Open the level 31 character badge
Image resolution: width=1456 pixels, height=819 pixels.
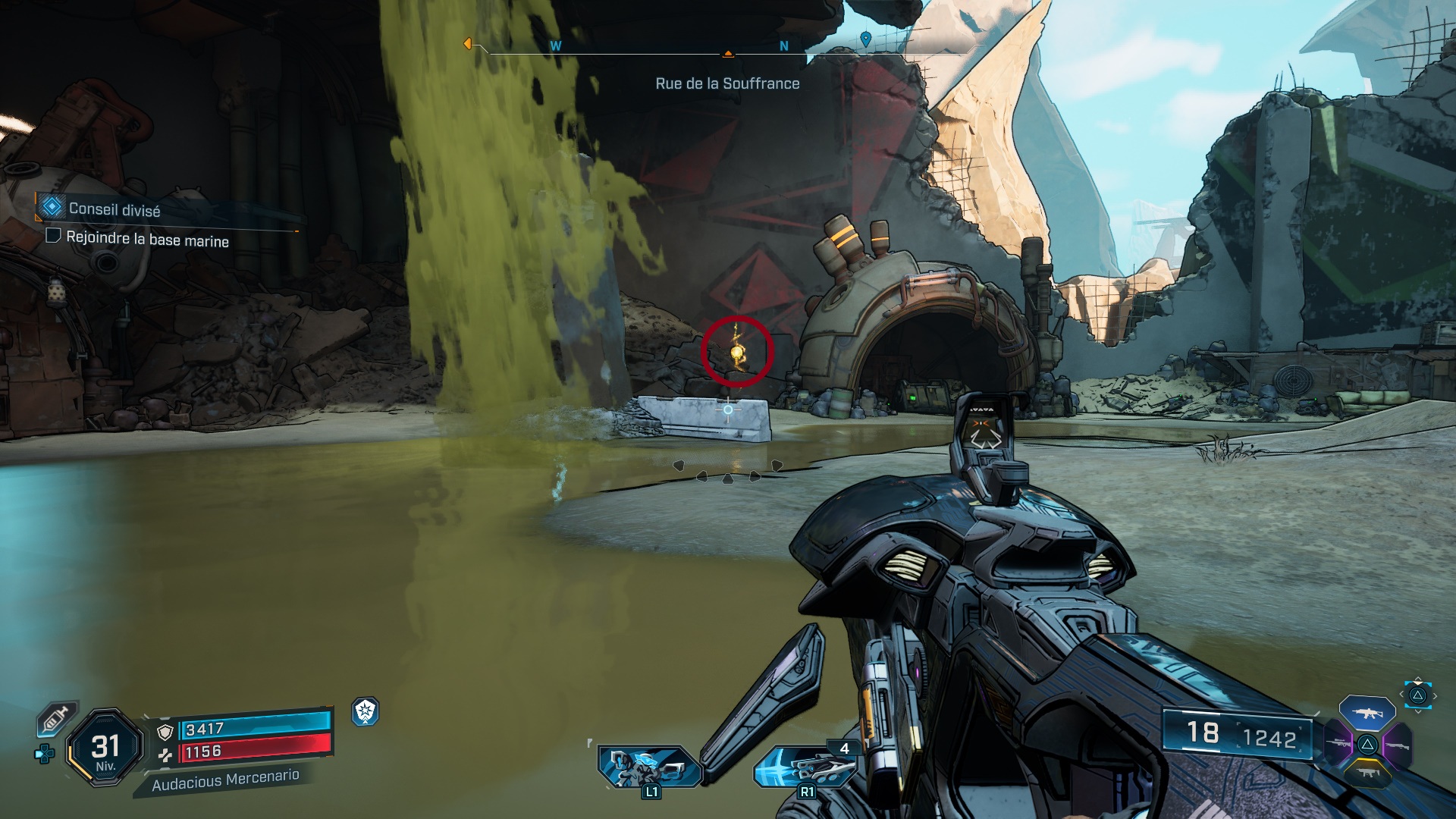tap(105, 748)
